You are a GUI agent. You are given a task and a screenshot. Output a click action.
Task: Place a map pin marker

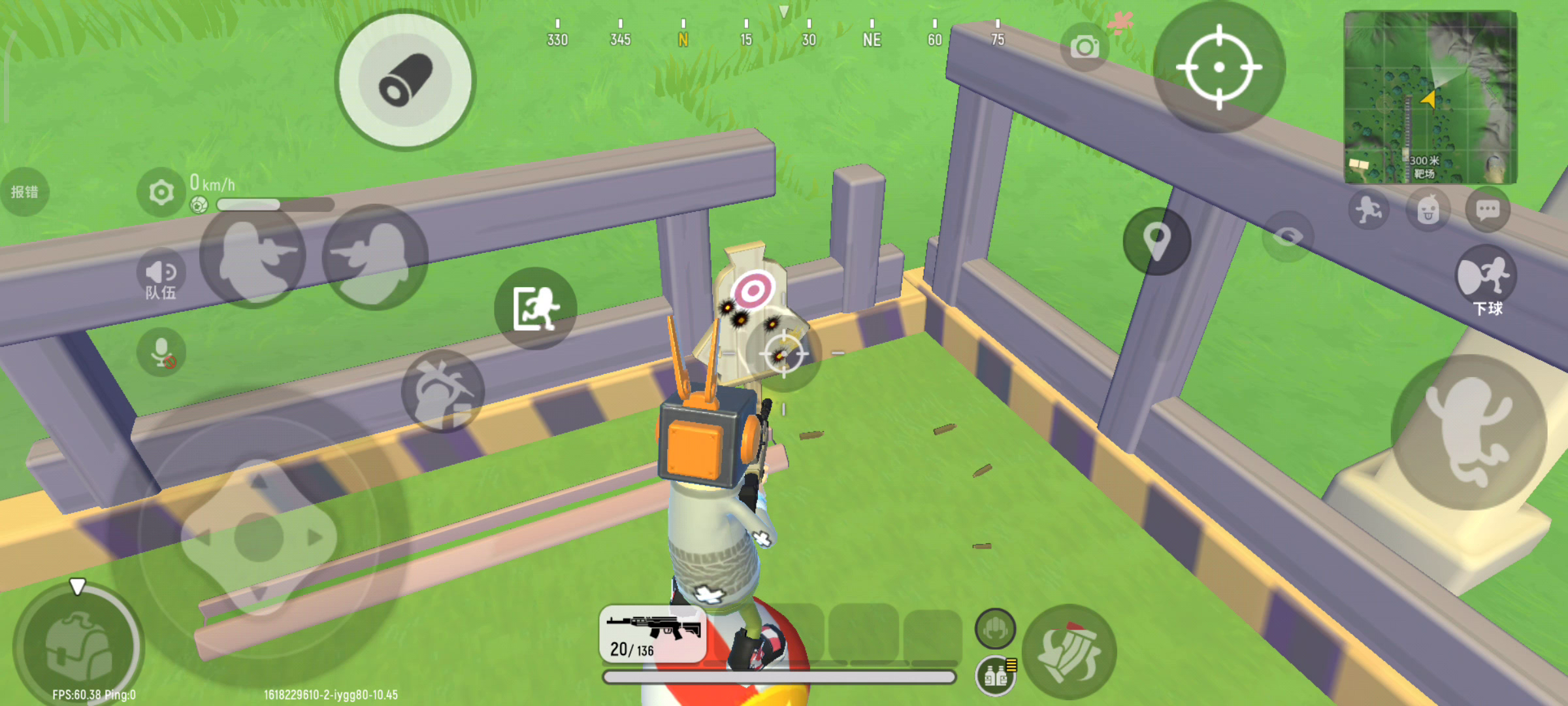point(1156,241)
